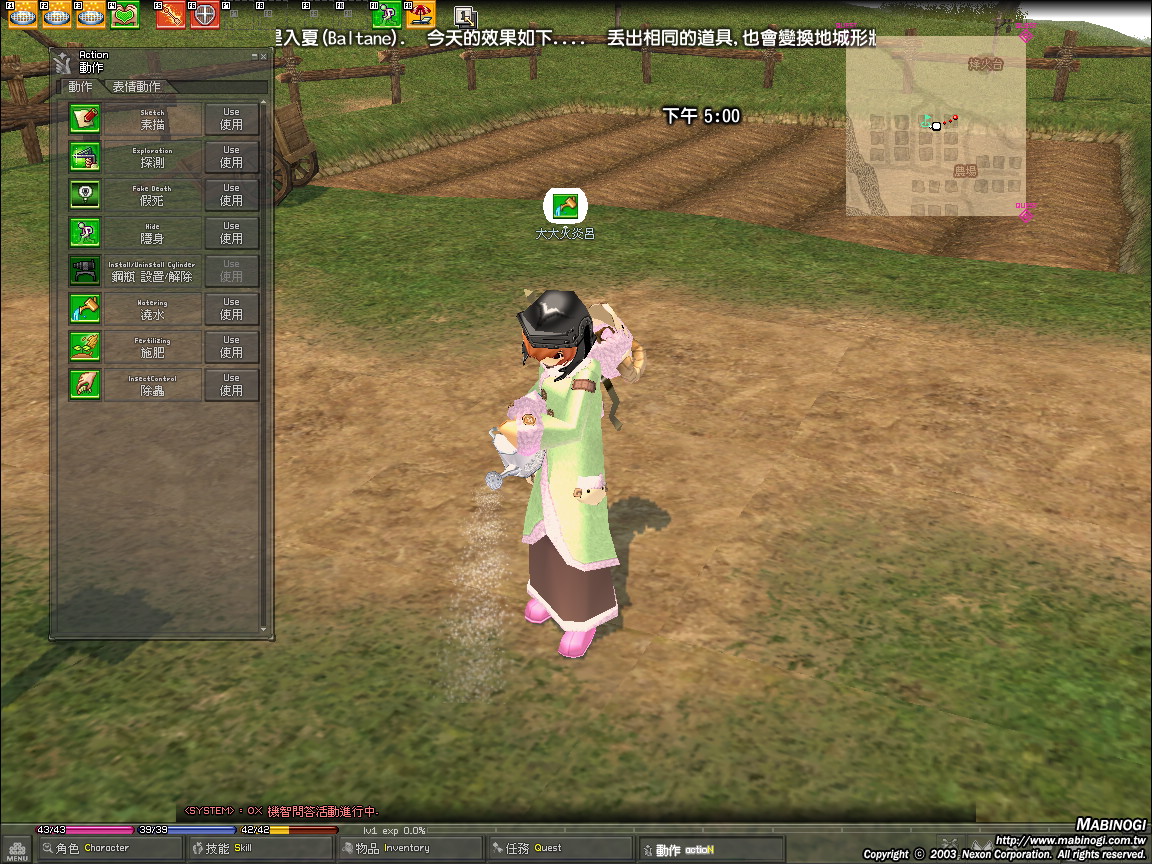This screenshot has height=864, width=1152.
Task: Use the Fake Death action
Action: (x=231, y=194)
